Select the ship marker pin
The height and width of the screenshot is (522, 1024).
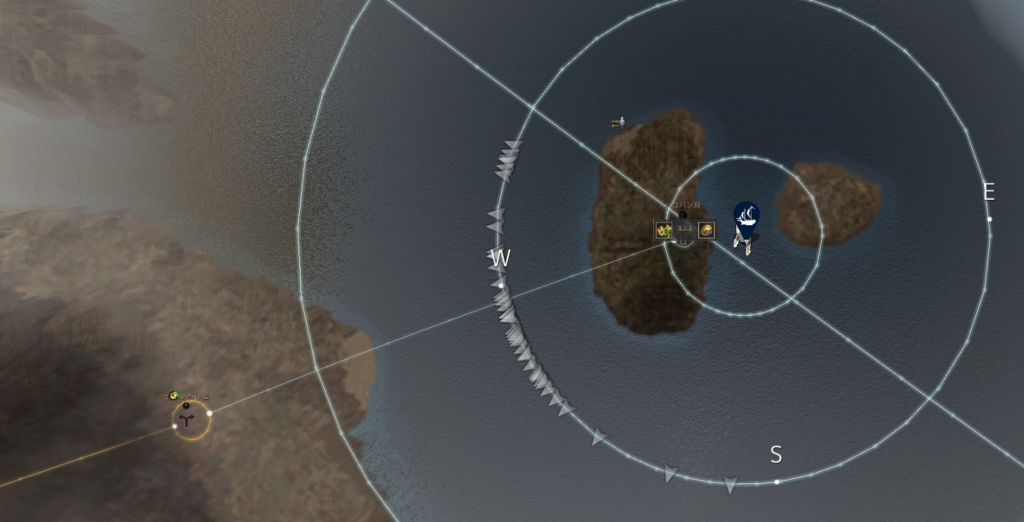[x=745, y=215]
